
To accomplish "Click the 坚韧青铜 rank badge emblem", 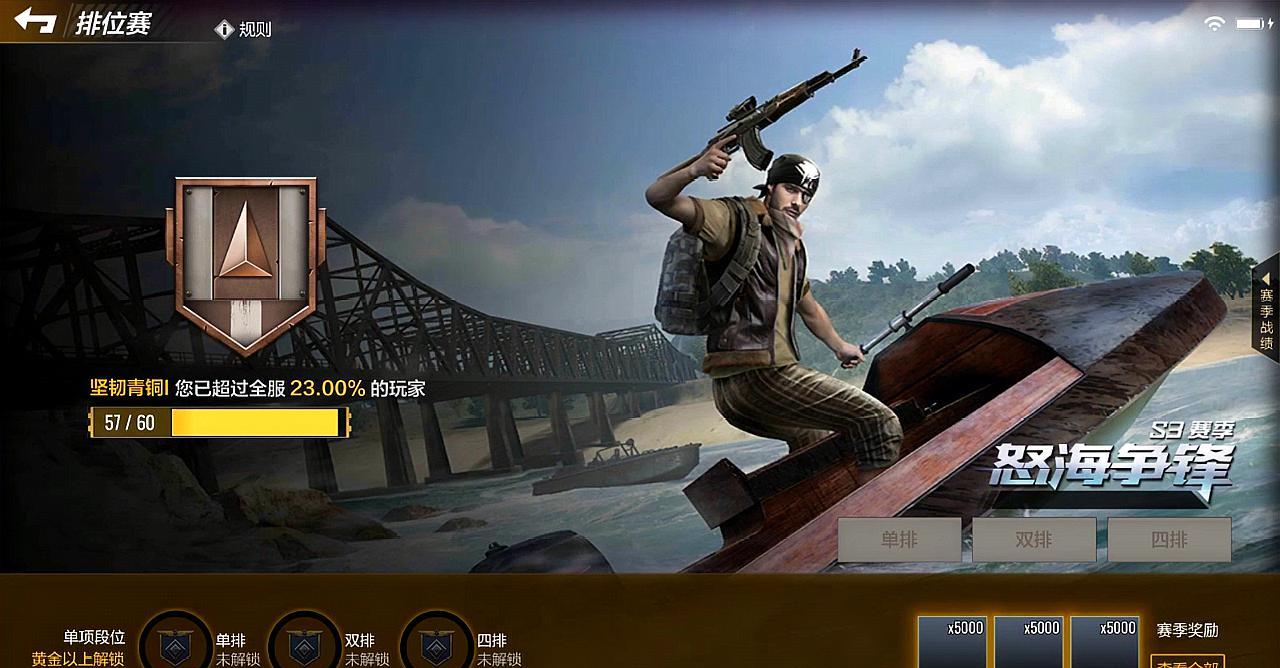I will click(246, 264).
